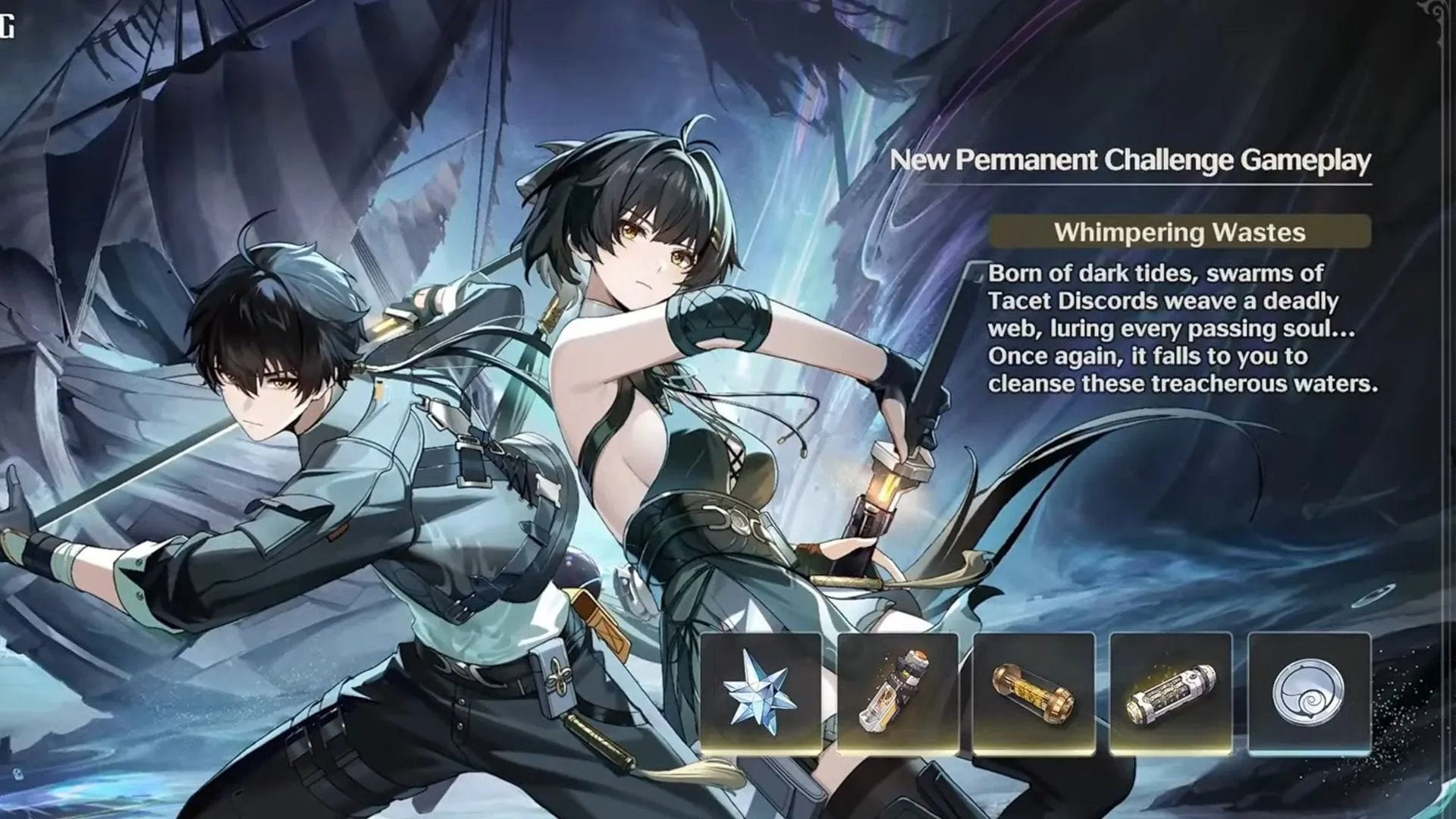Open the Shell Credit coin reward

click(x=1309, y=693)
